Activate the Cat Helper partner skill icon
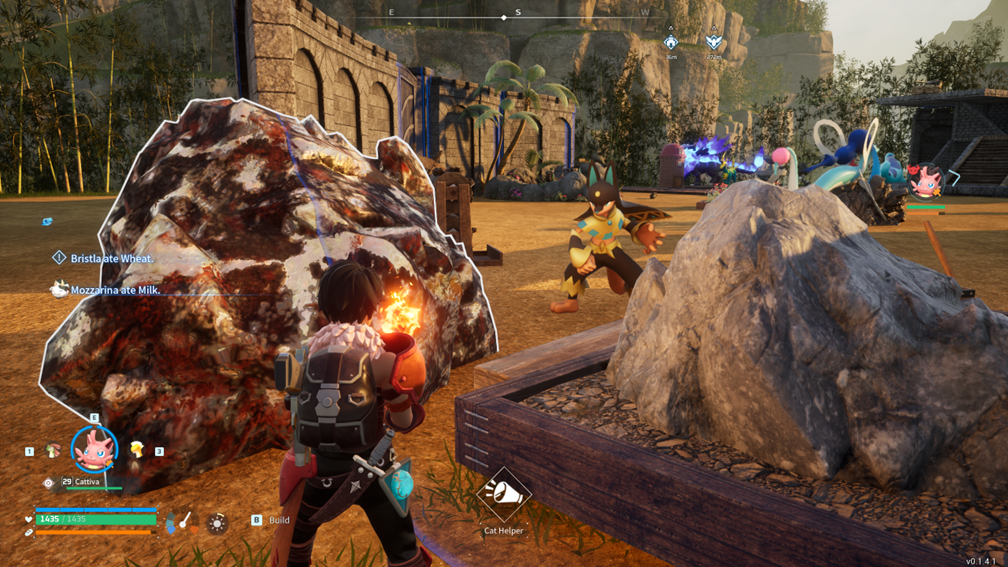This screenshot has width=1008, height=567. [x=504, y=494]
